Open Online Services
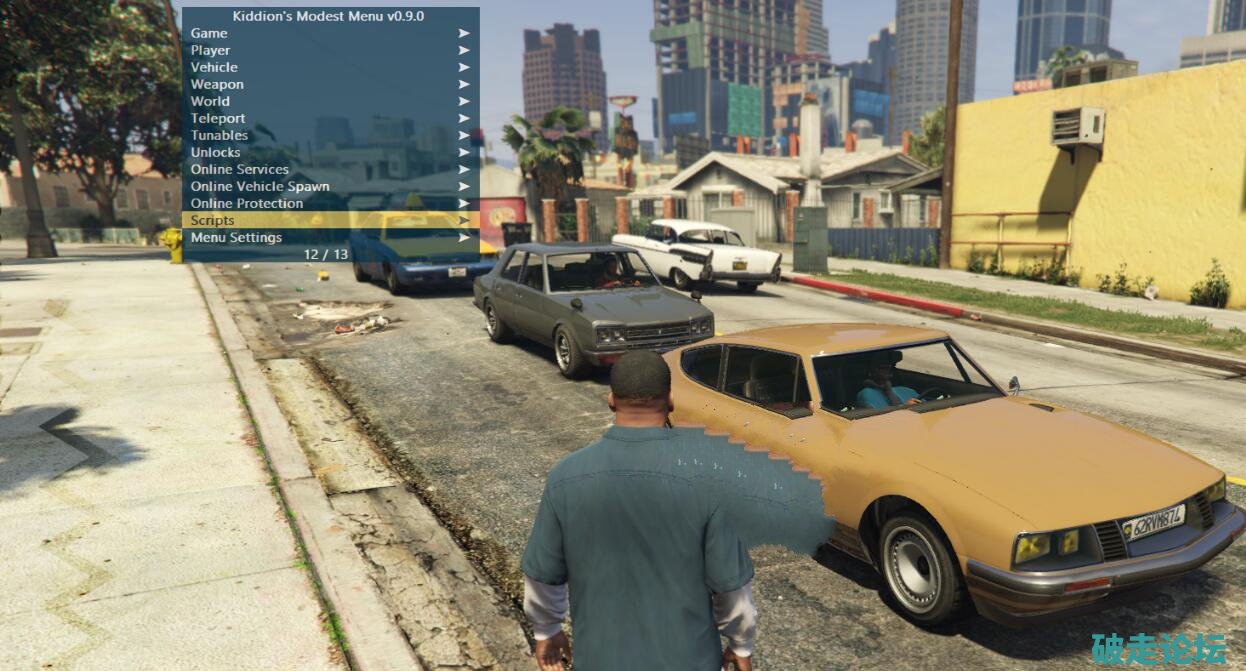Screen dimensions: 1246x671 [x=240, y=169]
